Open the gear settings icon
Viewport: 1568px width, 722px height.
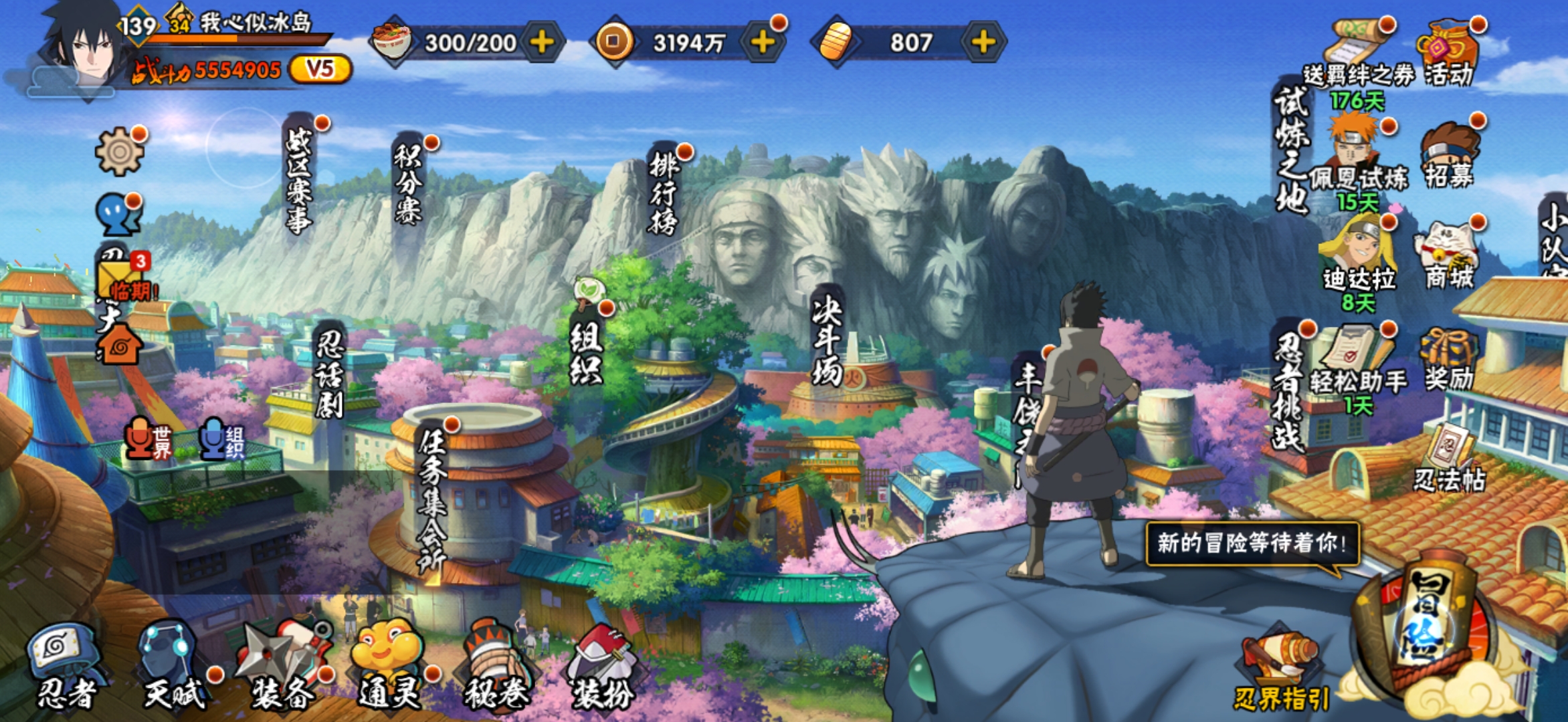tap(119, 152)
